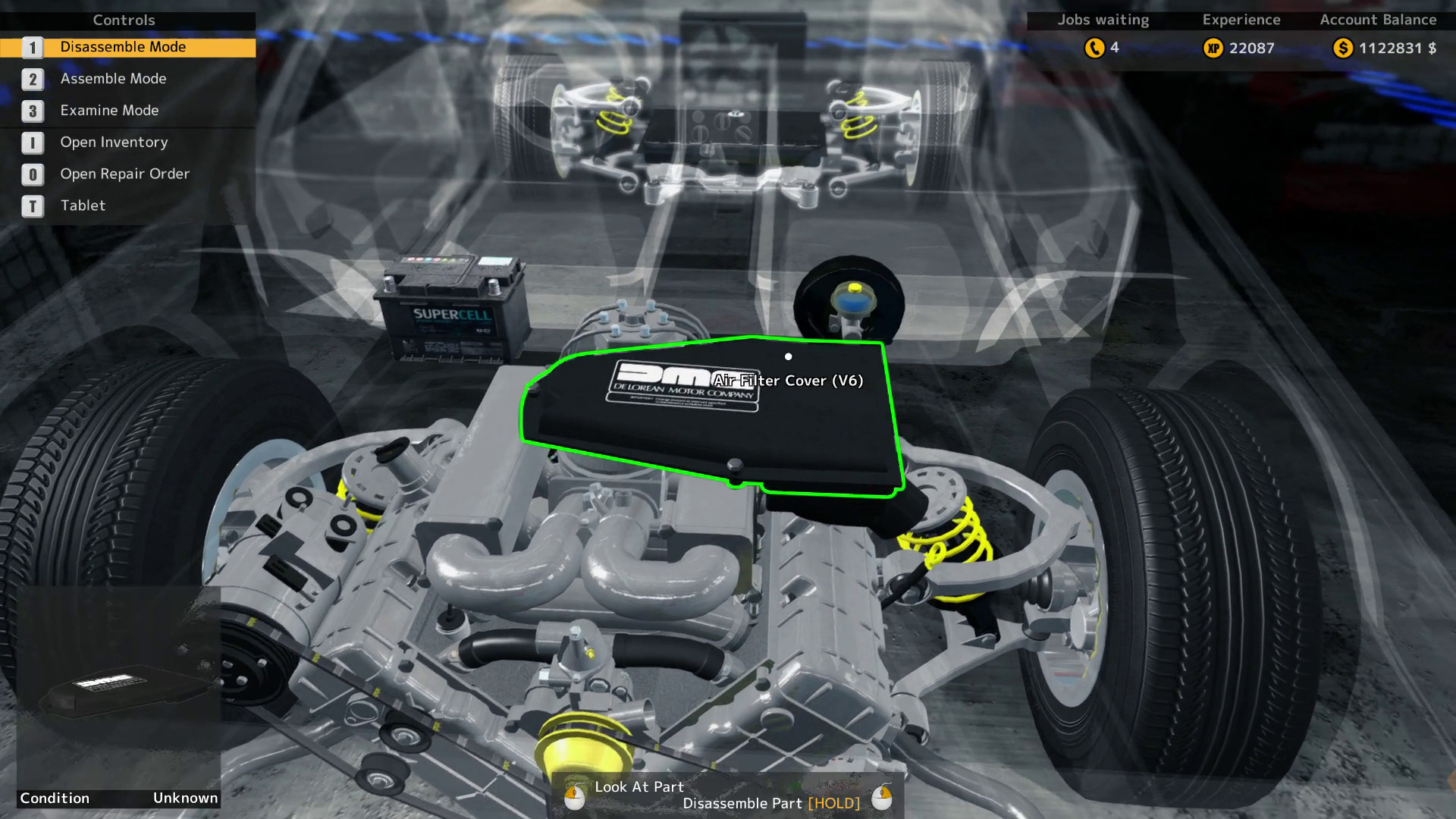
Task: Enable Examine Mode
Action: tap(108, 111)
